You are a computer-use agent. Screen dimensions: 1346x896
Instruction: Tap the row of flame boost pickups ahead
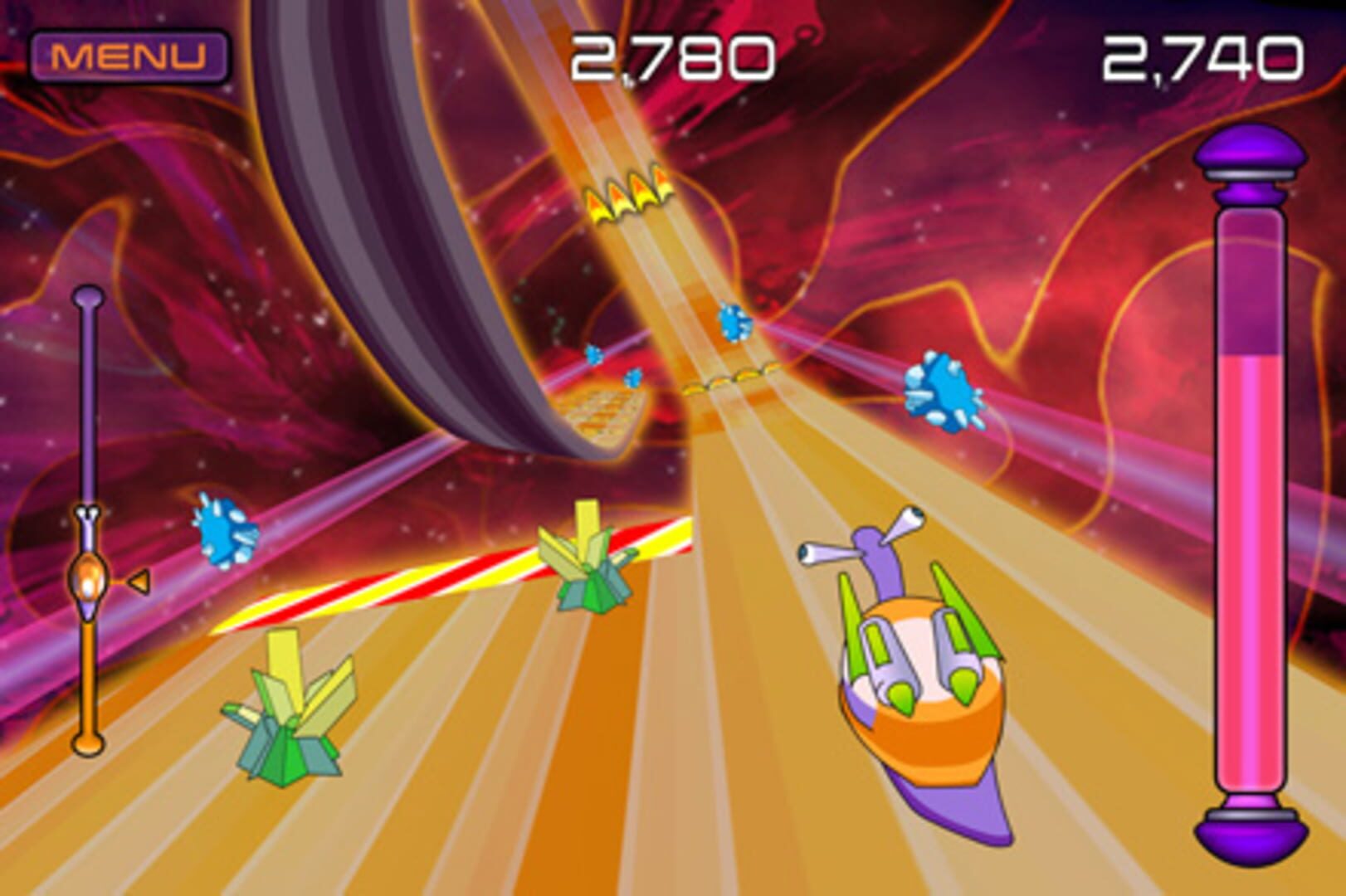click(632, 195)
